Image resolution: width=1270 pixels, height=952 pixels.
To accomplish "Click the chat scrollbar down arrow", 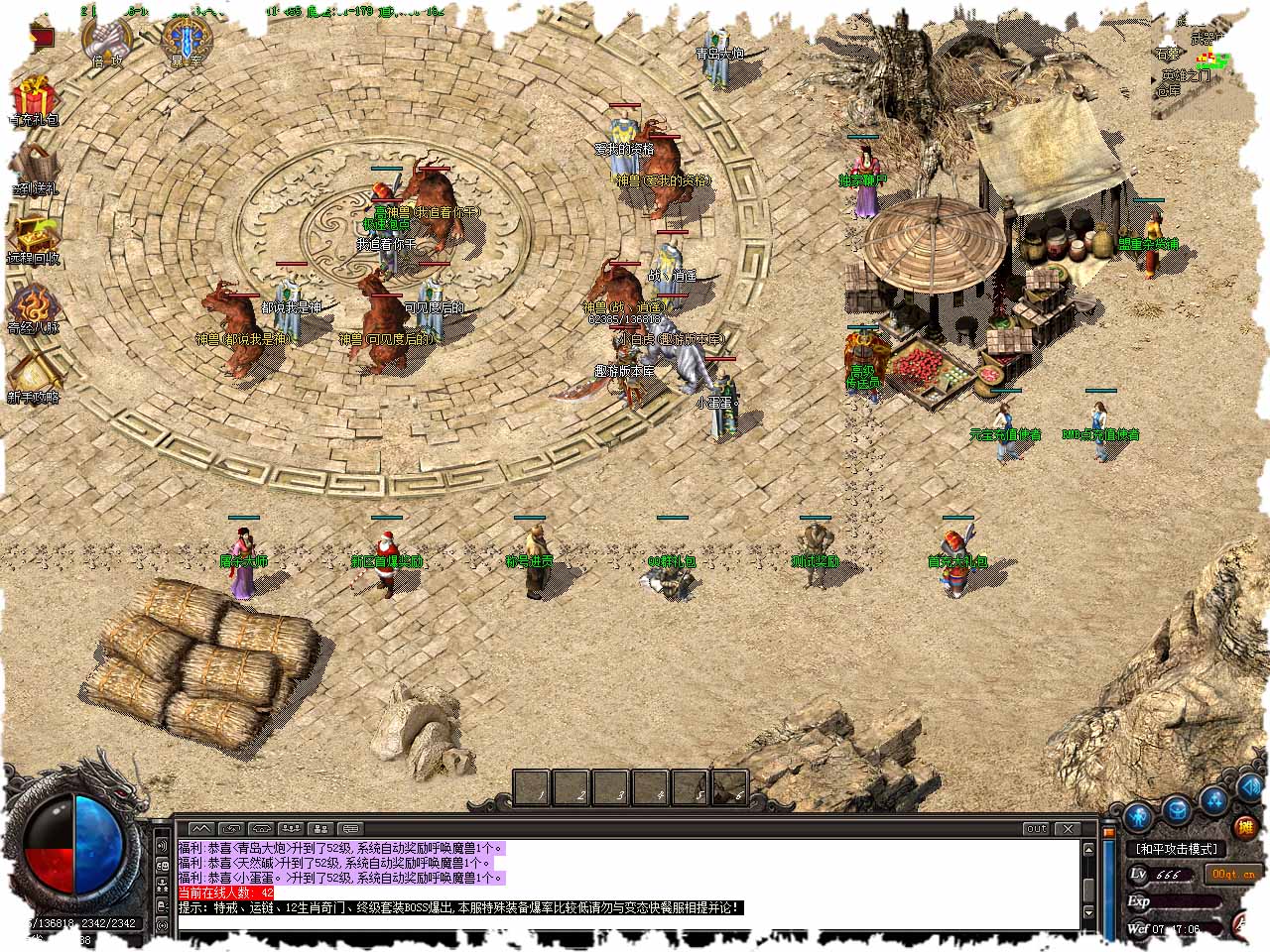I will coord(1088,911).
